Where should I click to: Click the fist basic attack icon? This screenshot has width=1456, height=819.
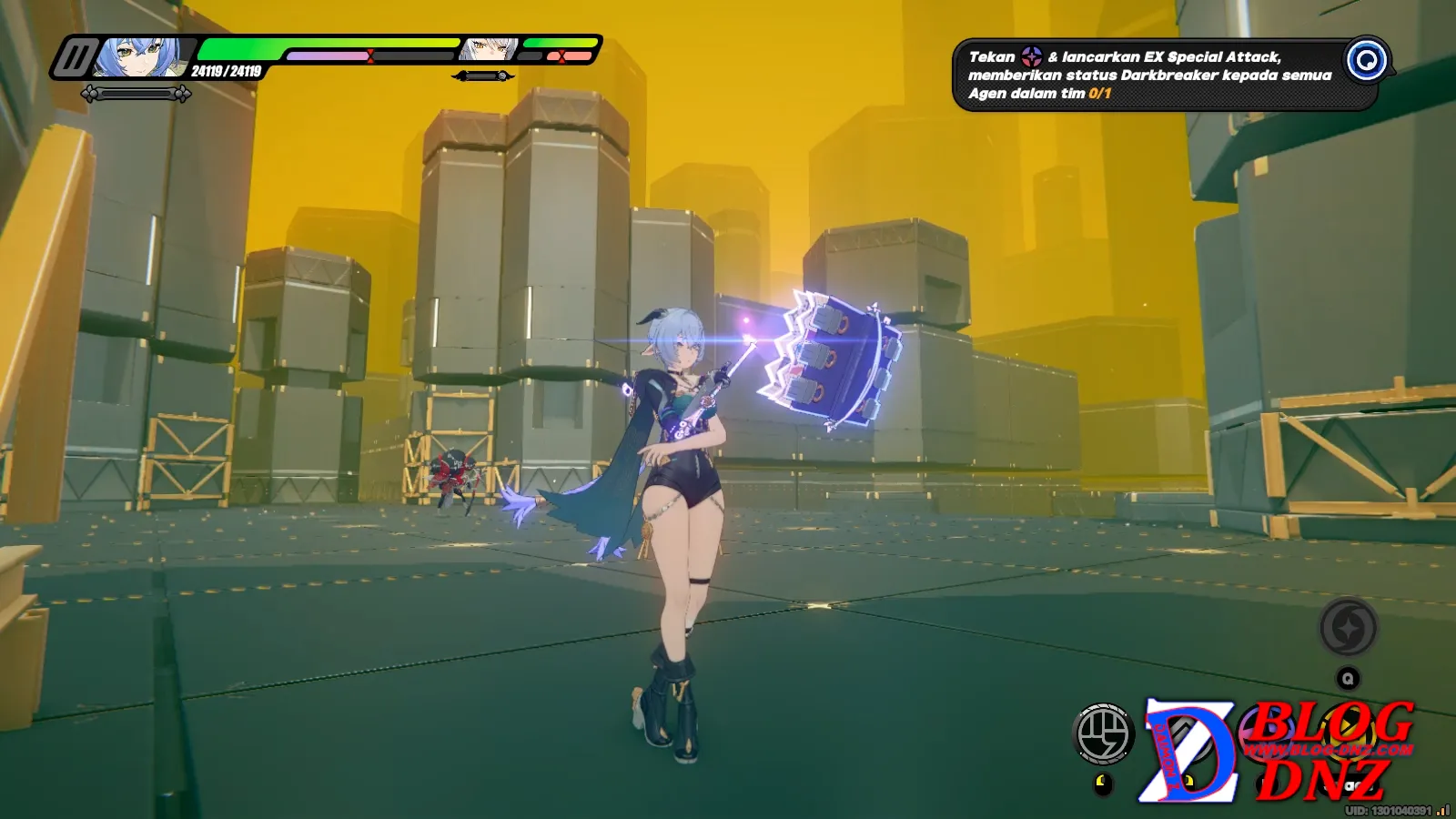[1103, 733]
